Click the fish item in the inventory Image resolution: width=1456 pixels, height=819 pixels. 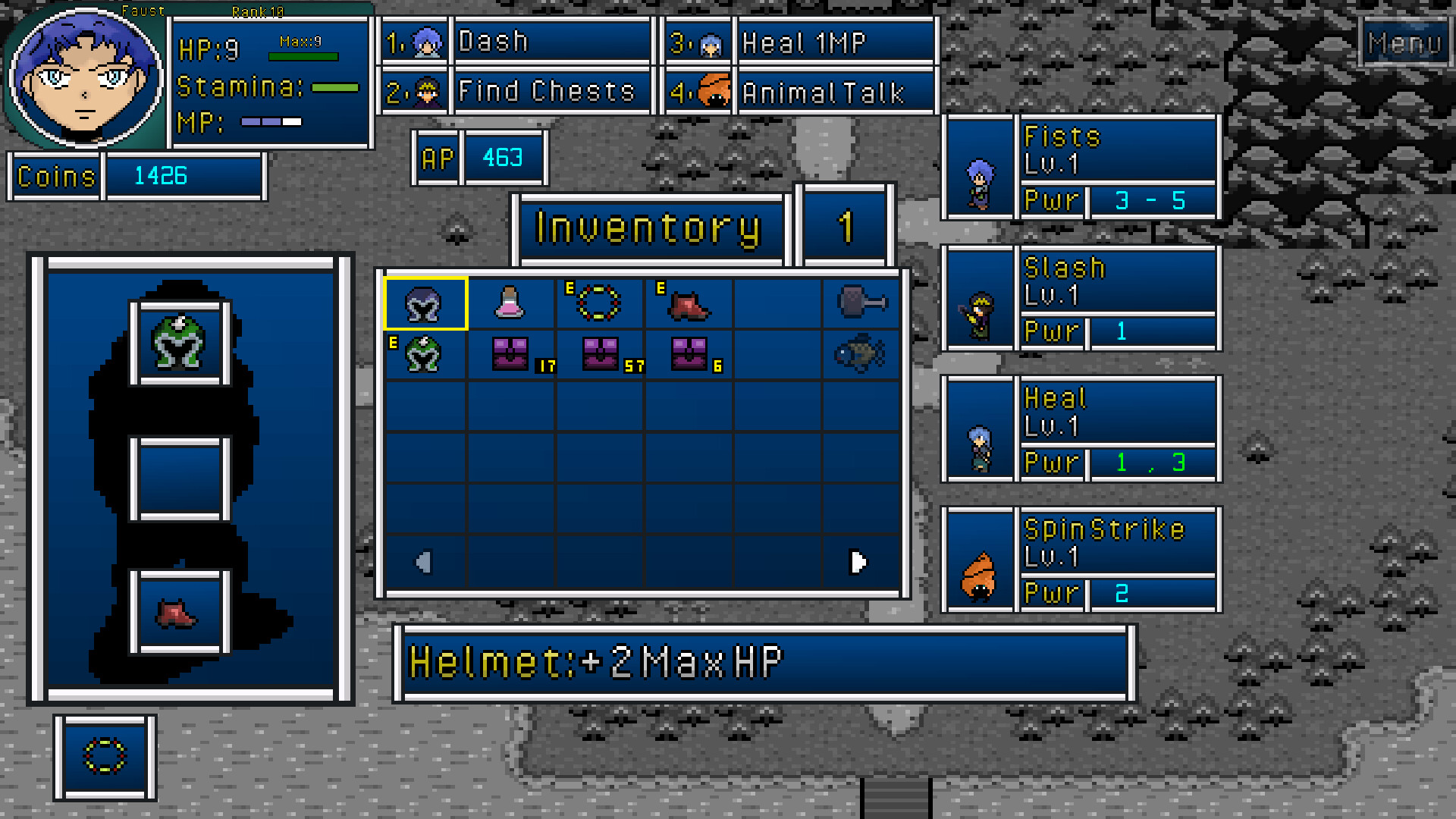[861, 355]
